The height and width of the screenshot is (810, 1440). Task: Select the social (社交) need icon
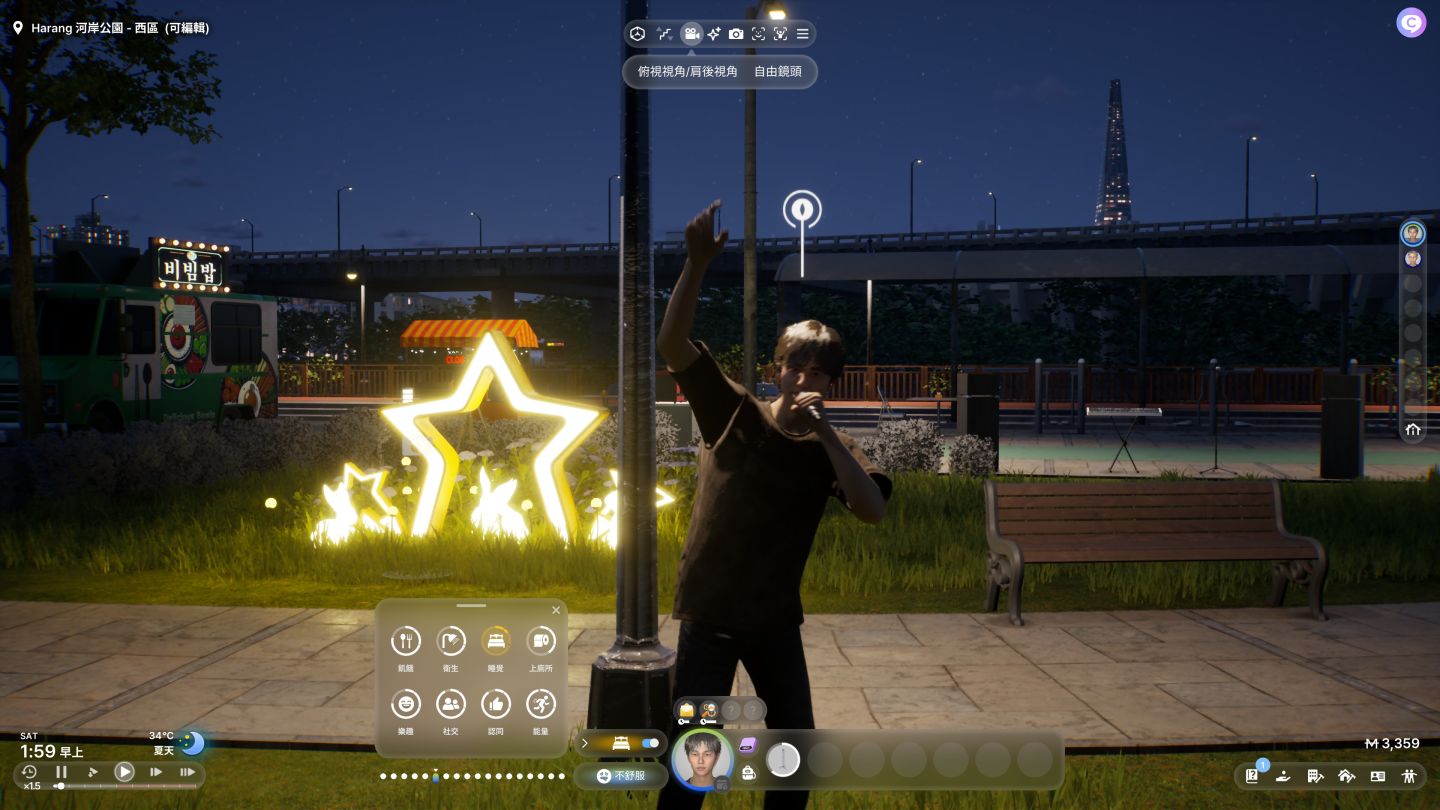point(451,704)
